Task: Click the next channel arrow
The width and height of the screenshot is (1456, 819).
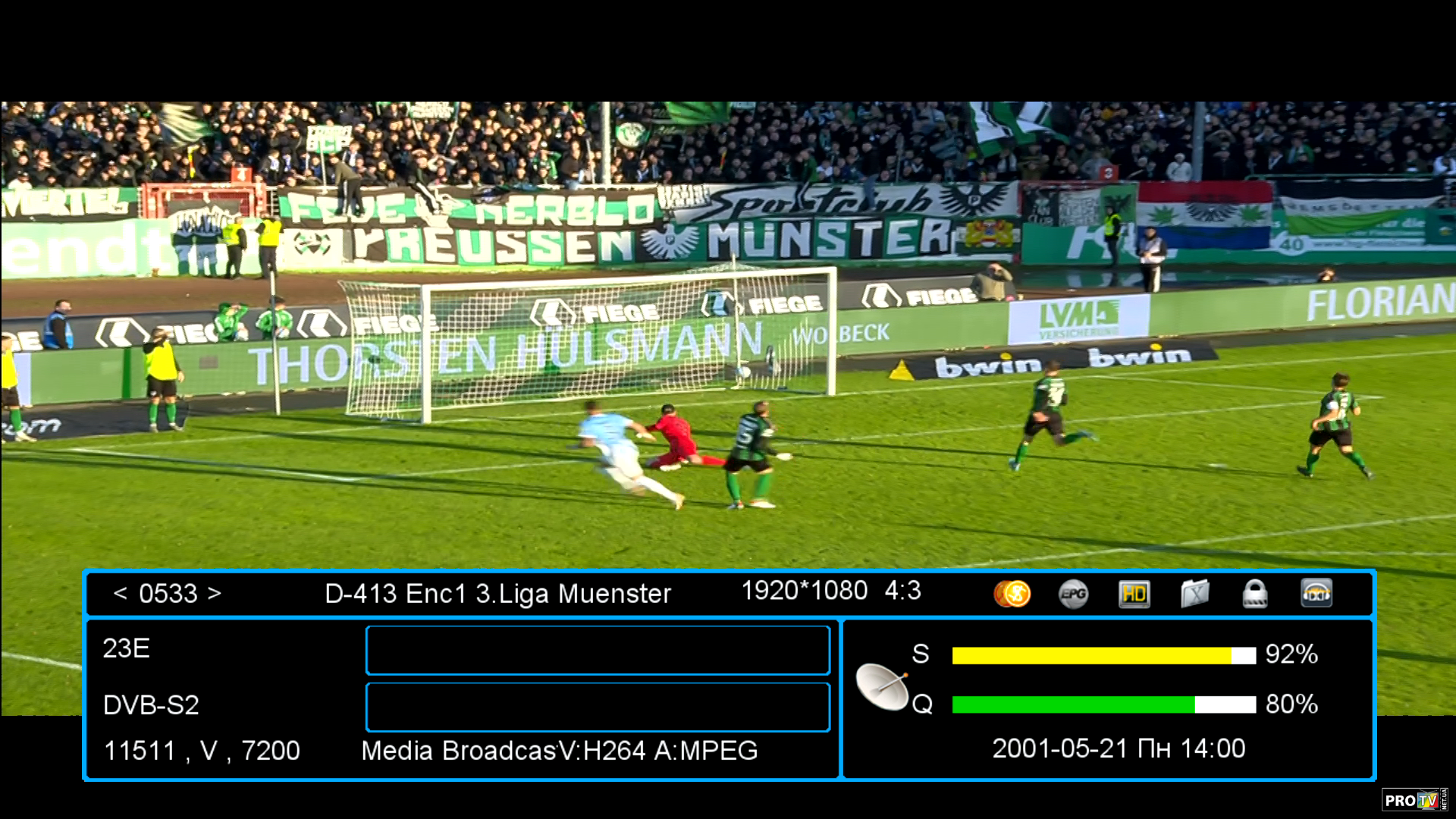Action: (x=215, y=593)
